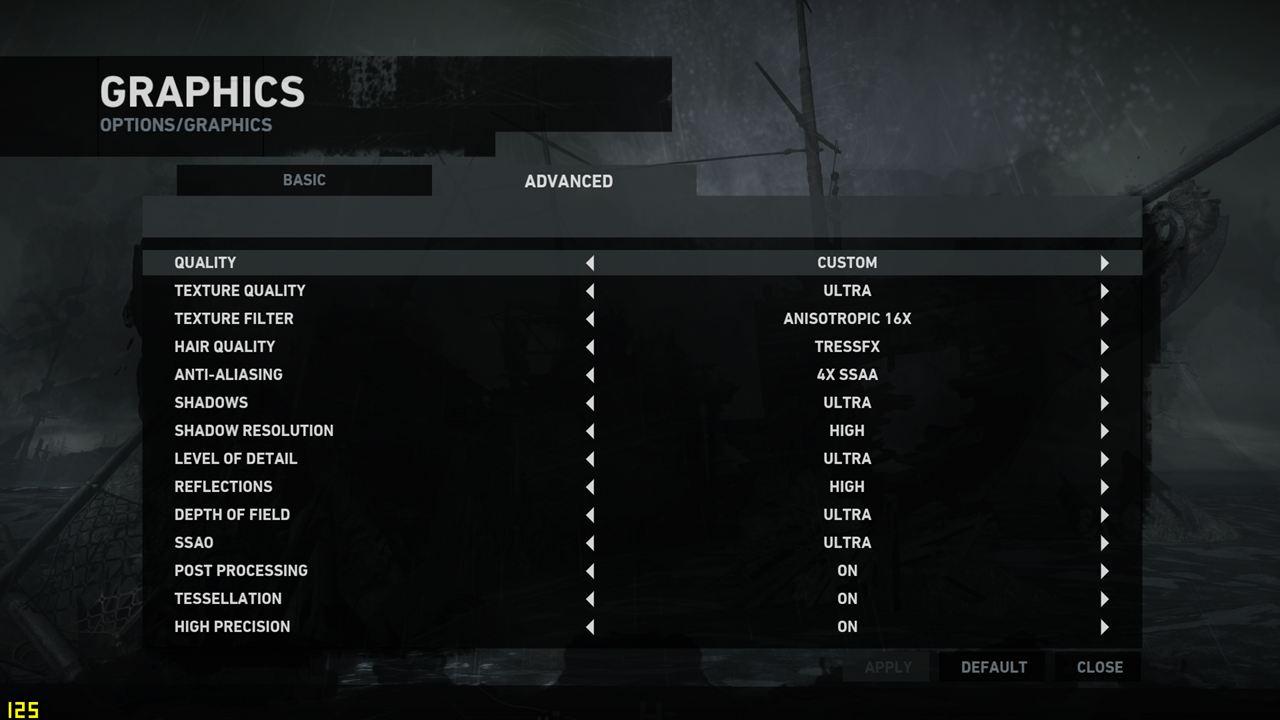Apply the graphics changes

pos(887,667)
